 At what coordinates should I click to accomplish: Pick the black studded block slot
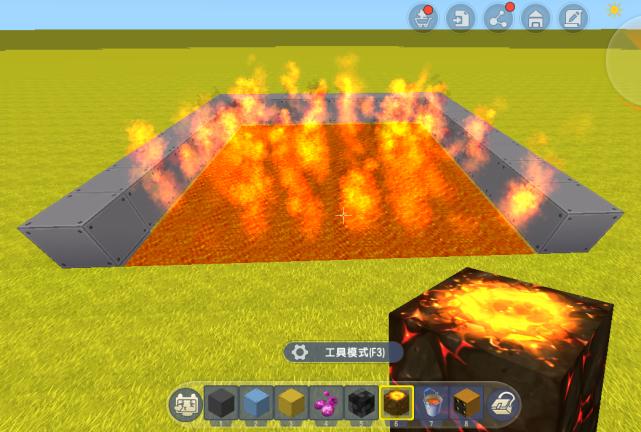(x=360, y=403)
